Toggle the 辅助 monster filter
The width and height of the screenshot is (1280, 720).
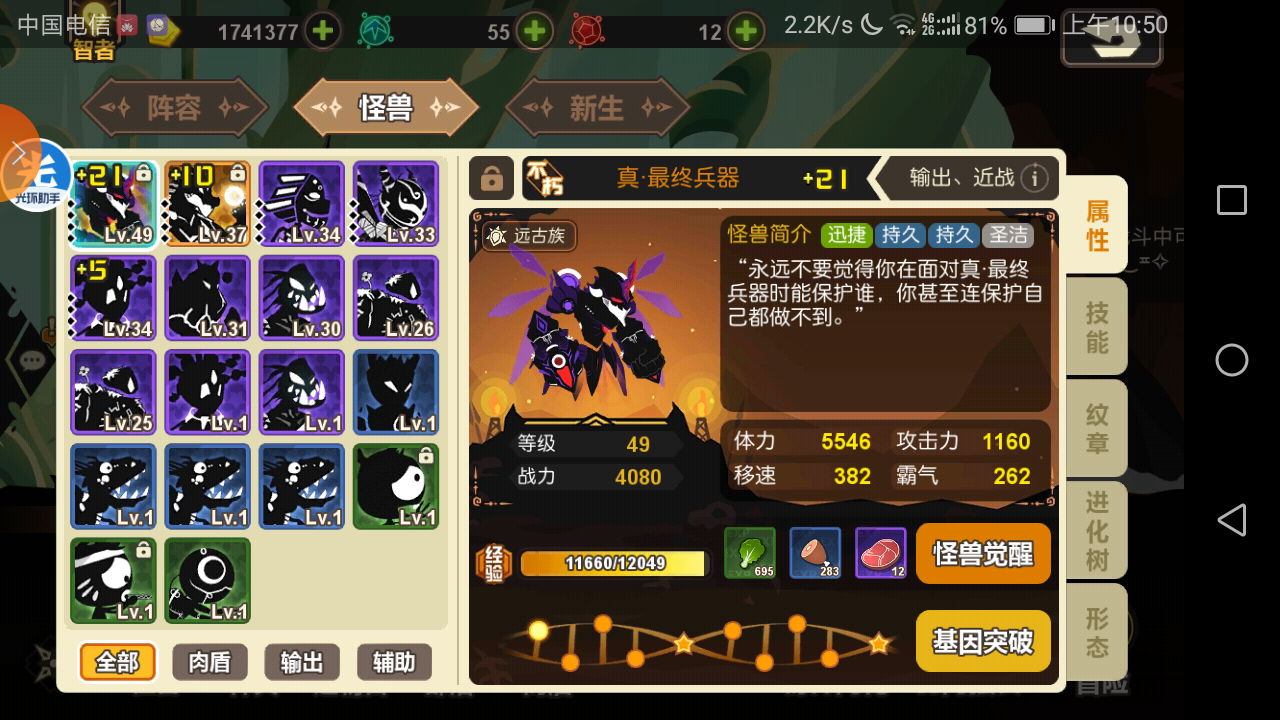[x=393, y=662]
